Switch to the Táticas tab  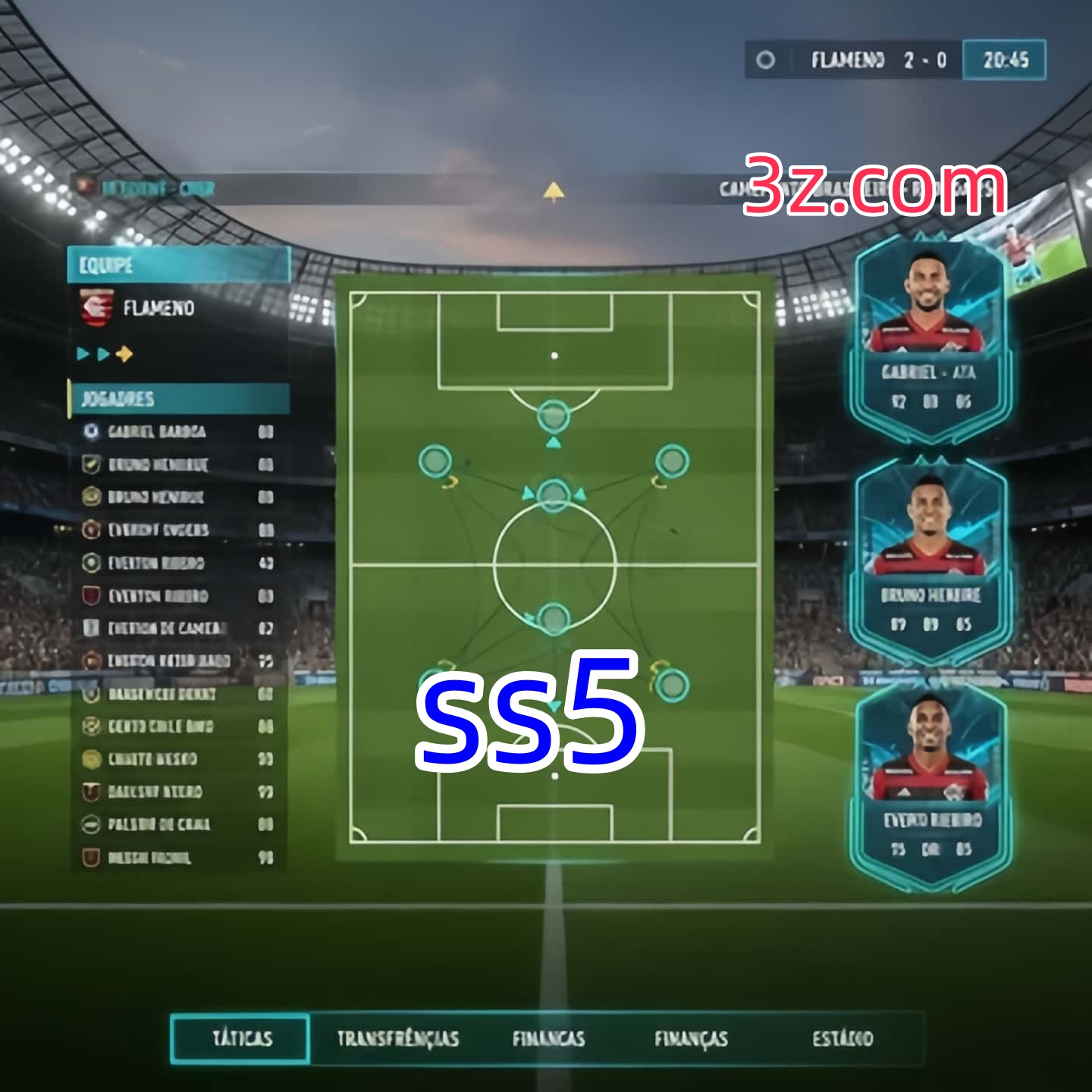click(x=241, y=1038)
